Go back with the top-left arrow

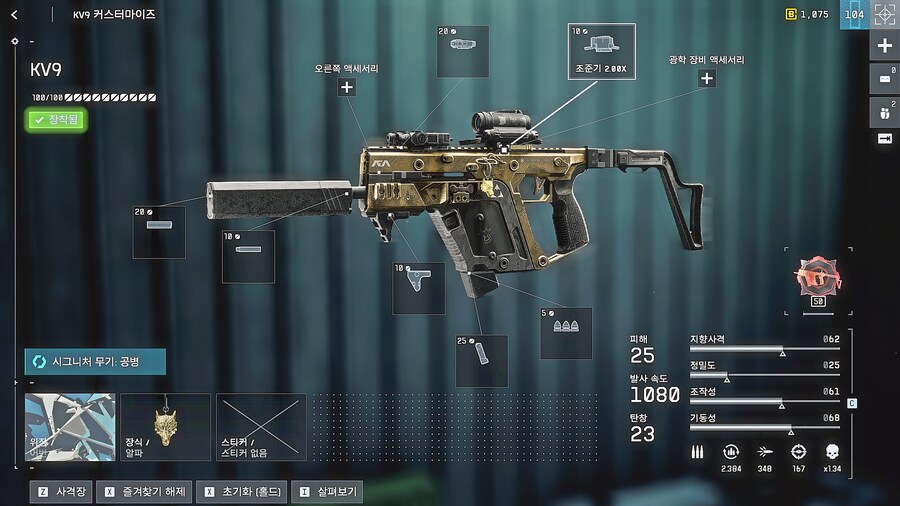(14, 15)
